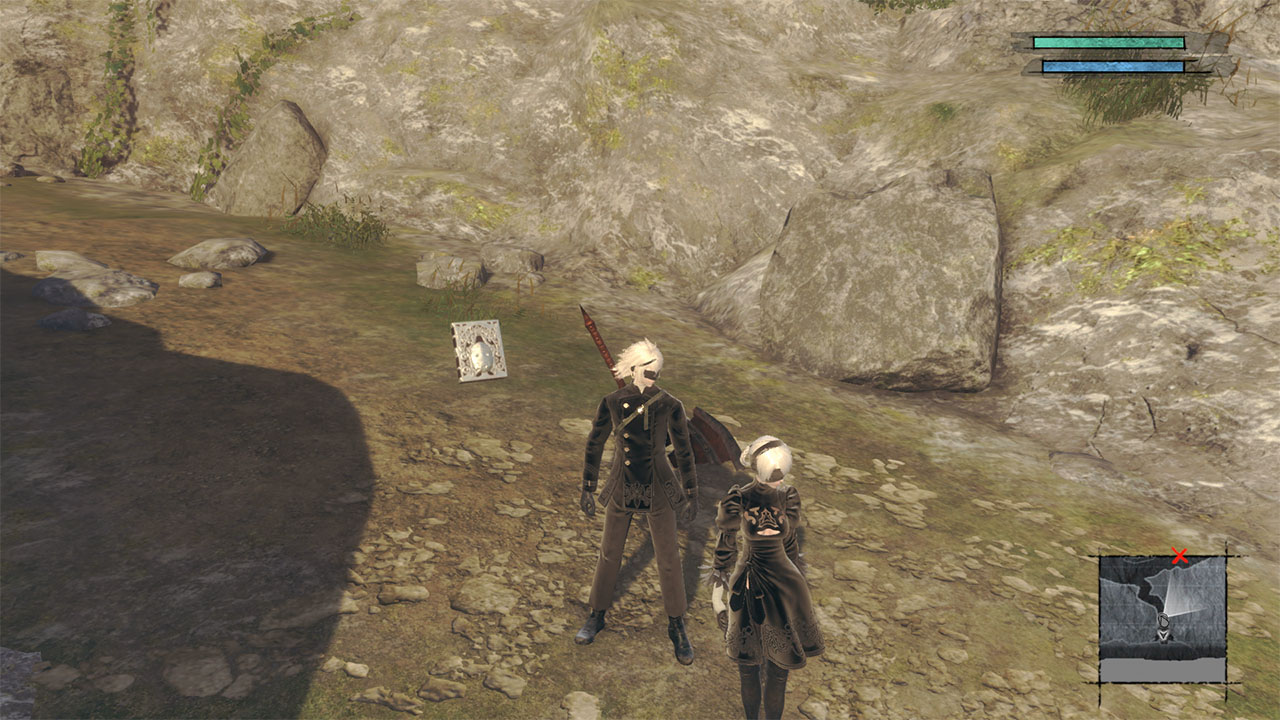Click the downward chevron beneath the minimap arrow
This screenshot has width=1280, height=720.
tap(1163, 634)
